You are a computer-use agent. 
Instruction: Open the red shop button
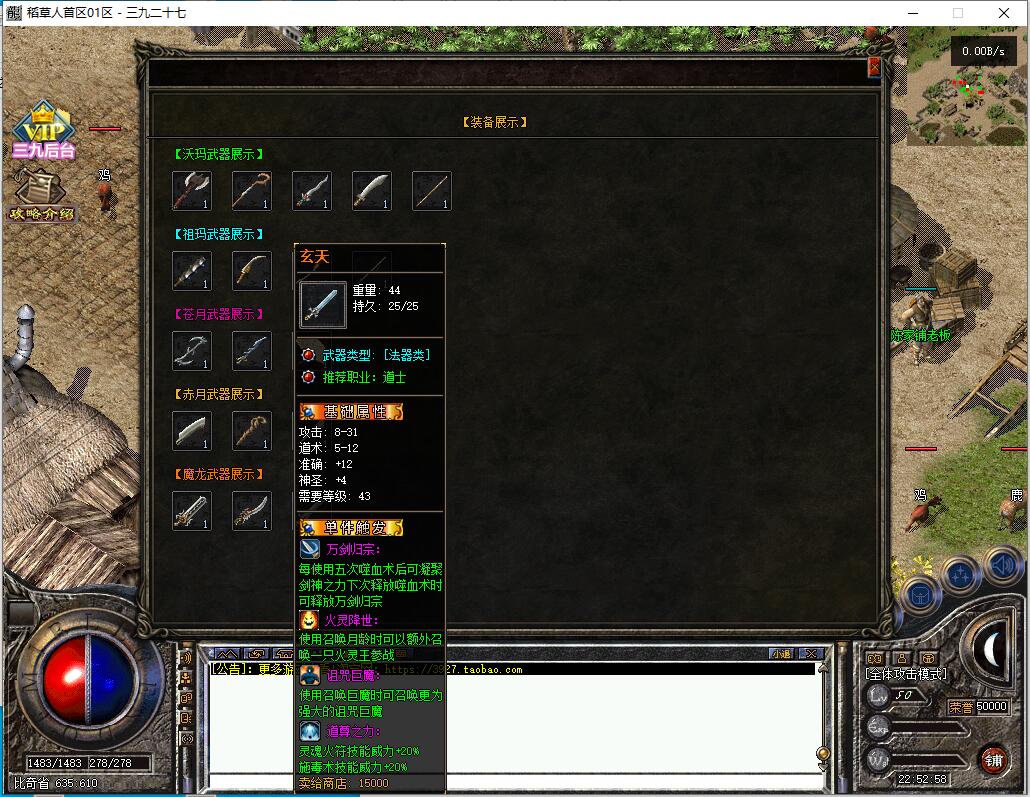click(993, 759)
